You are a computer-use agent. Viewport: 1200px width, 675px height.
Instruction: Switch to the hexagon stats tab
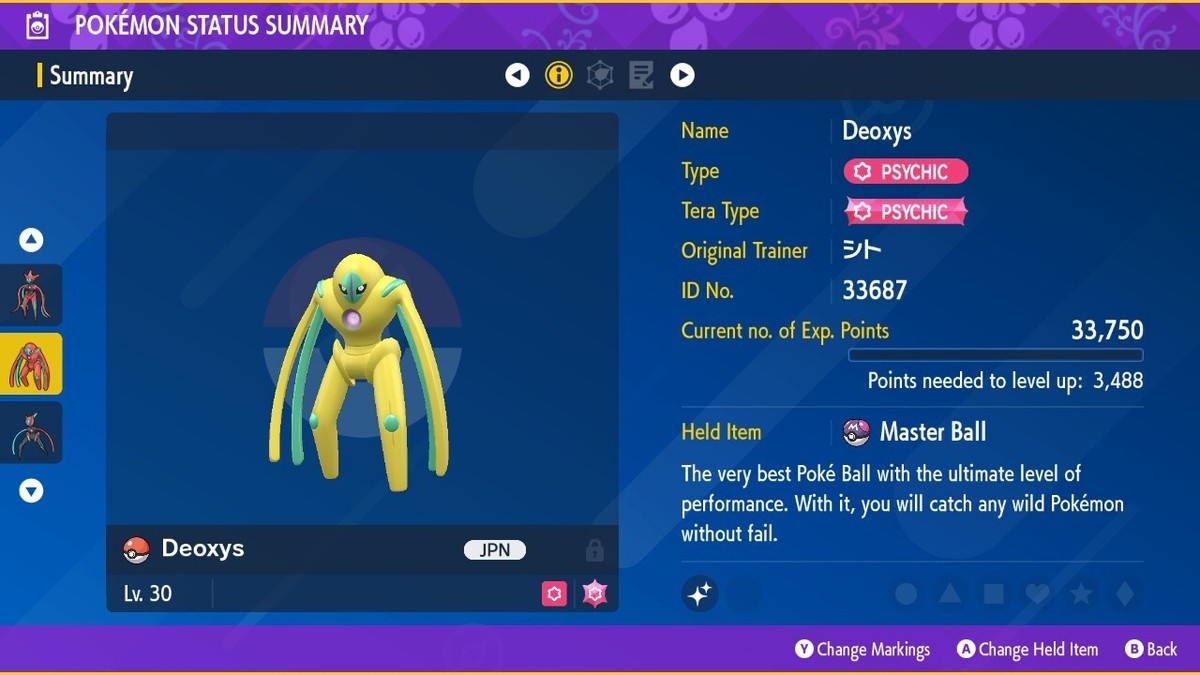[x=600, y=75]
